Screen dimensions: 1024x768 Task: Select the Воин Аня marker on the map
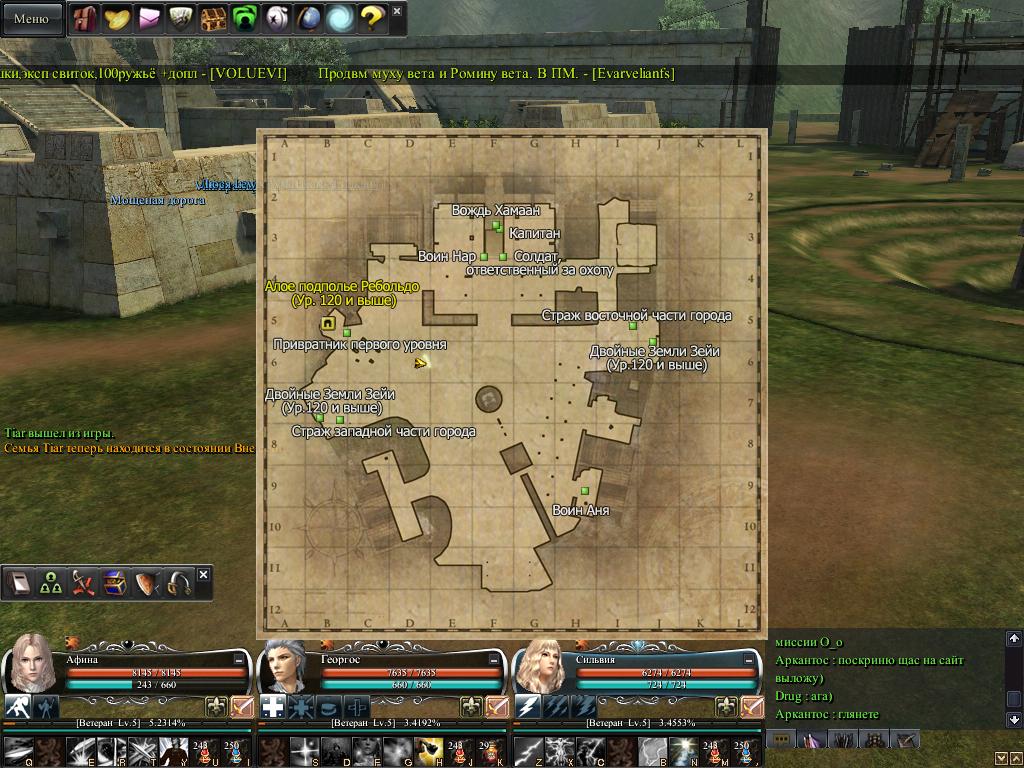pos(585,490)
